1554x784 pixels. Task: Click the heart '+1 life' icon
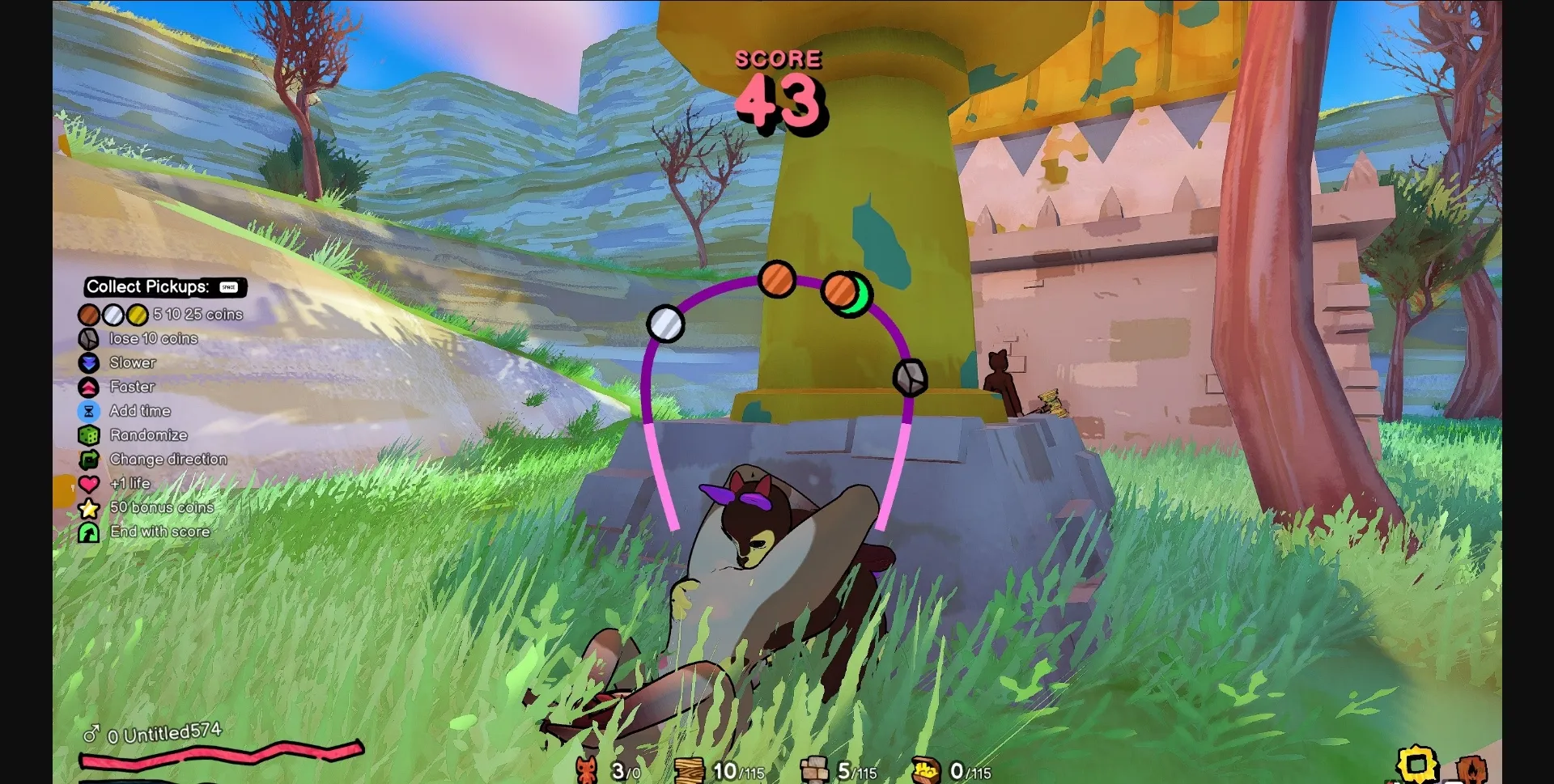[x=89, y=483]
